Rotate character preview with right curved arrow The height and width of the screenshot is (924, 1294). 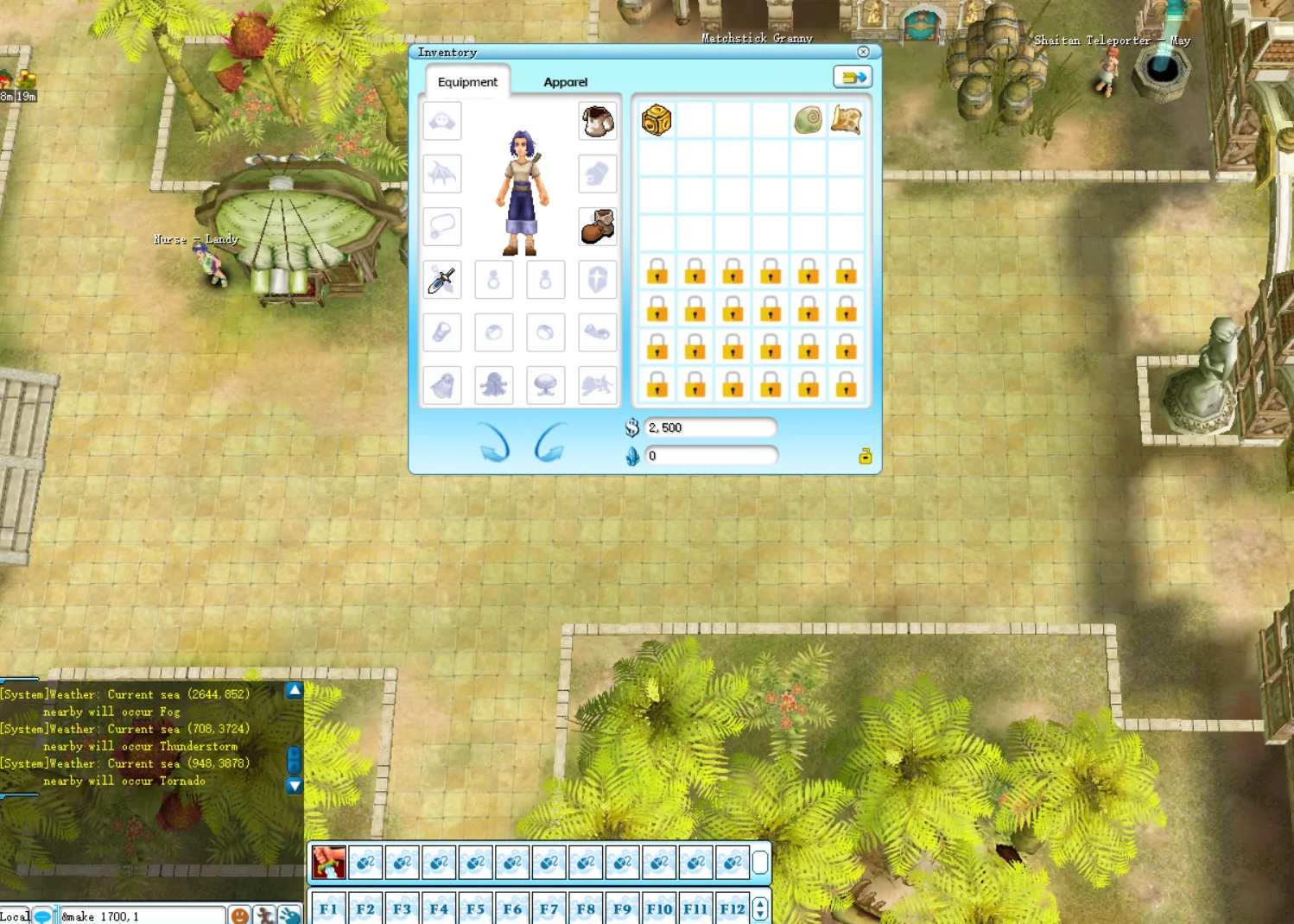click(549, 442)
